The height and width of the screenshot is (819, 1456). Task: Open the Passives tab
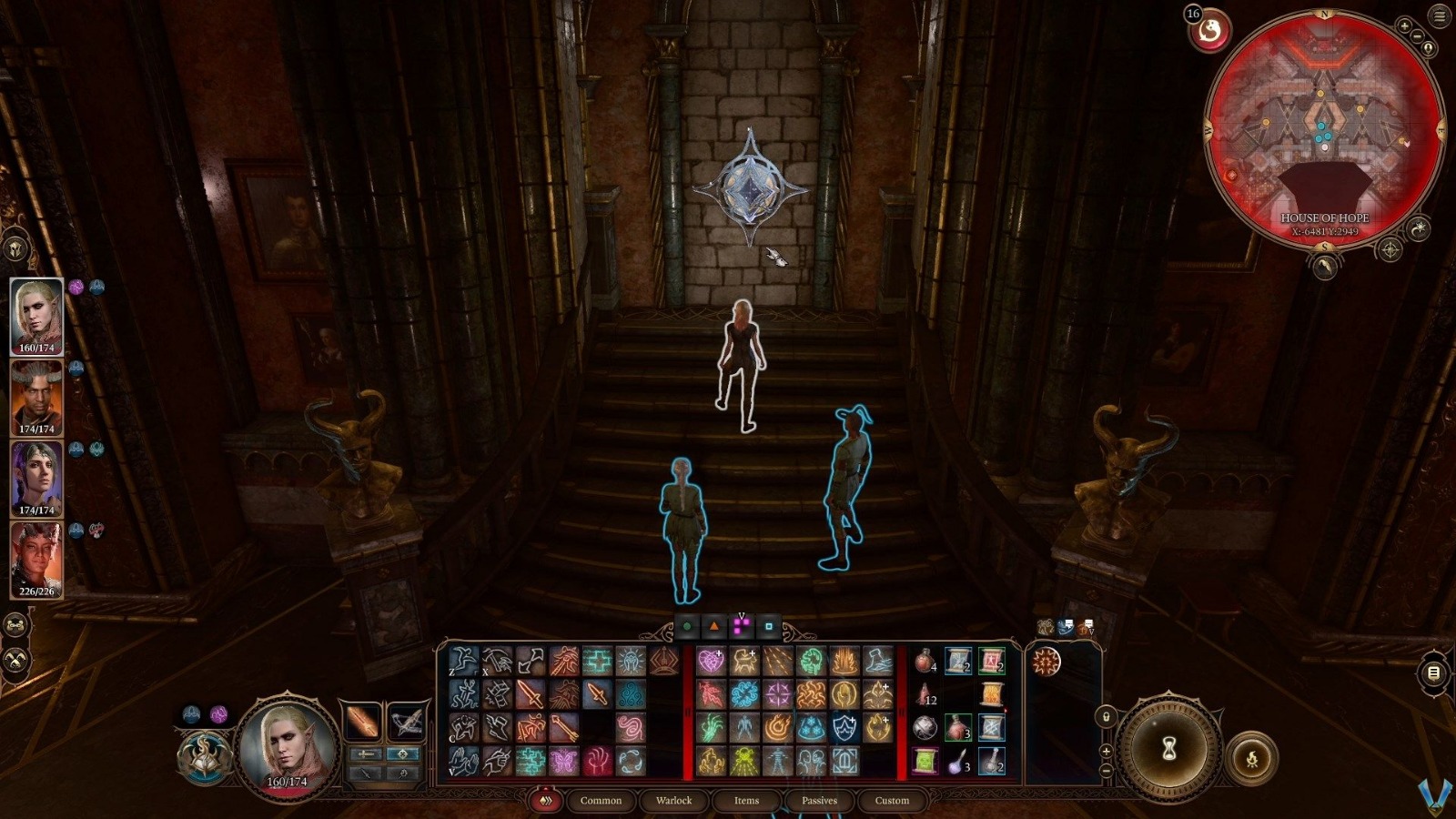[x=820, y=801]
